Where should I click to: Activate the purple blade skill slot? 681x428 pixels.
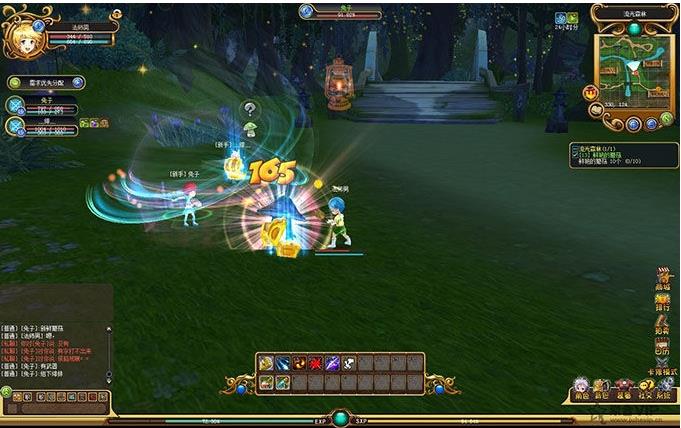332,363
